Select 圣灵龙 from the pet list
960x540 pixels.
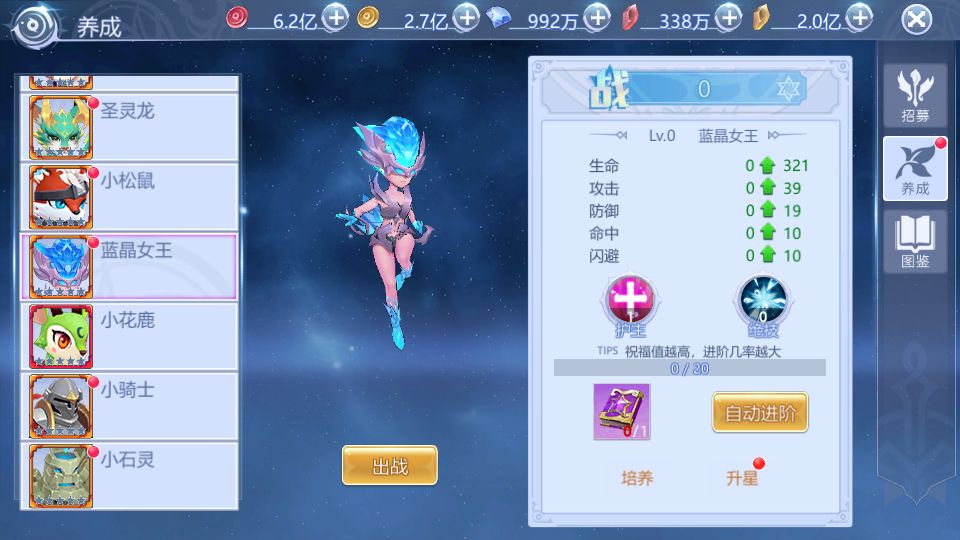(129, 127)
